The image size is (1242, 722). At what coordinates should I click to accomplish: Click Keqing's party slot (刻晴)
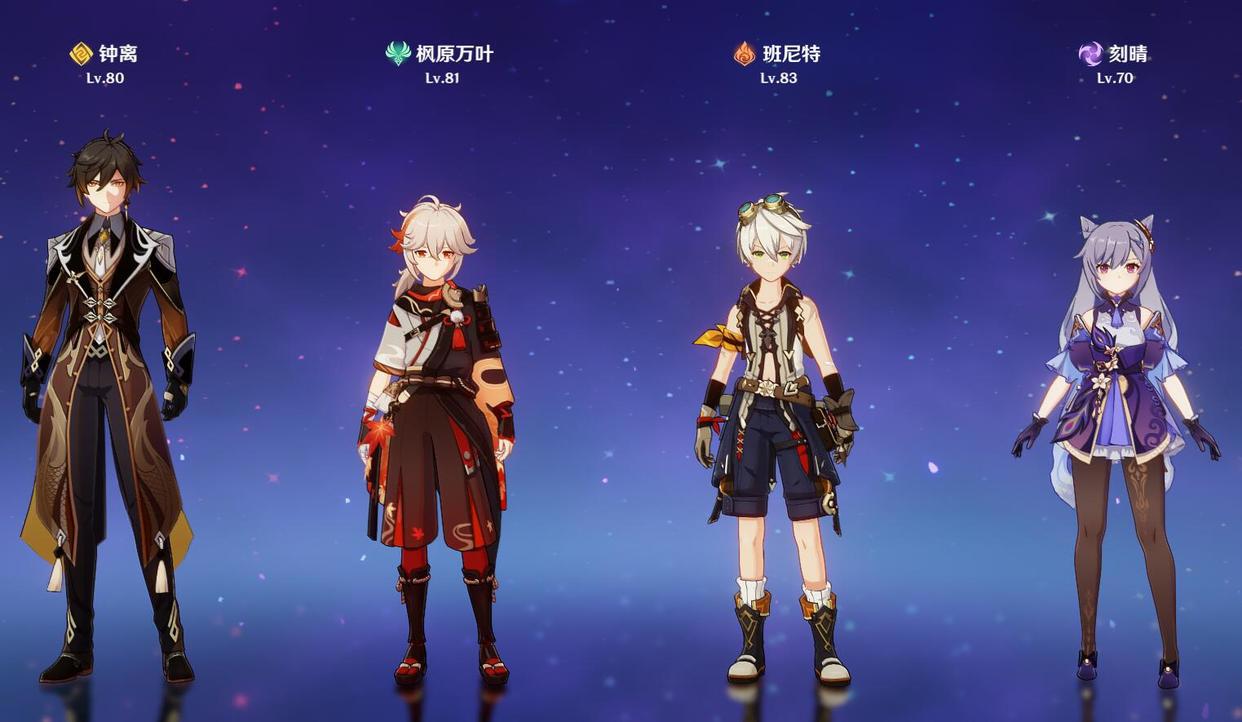pos(1114,440)
